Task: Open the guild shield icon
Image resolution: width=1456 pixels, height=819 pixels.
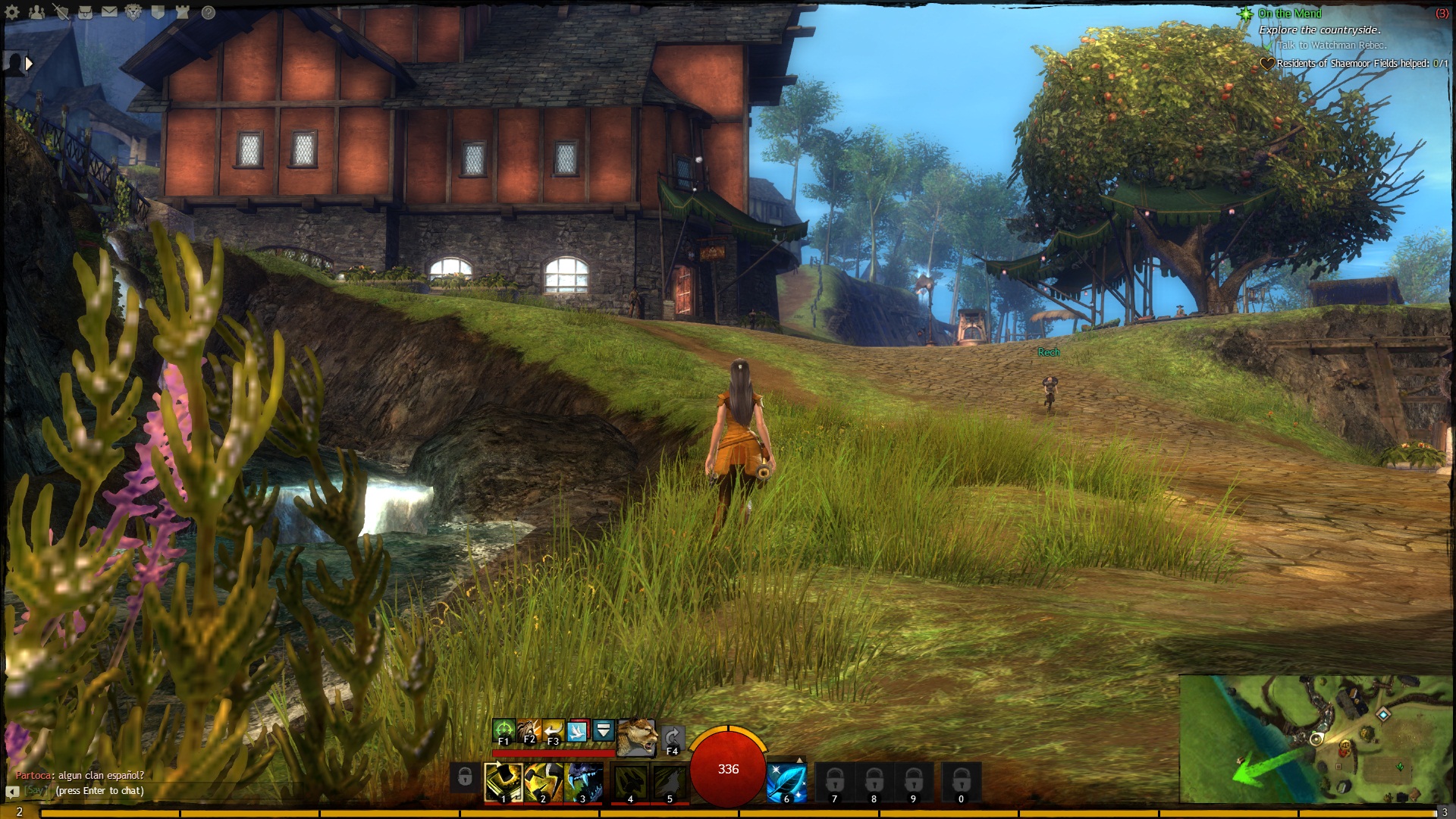Action: 158,12
